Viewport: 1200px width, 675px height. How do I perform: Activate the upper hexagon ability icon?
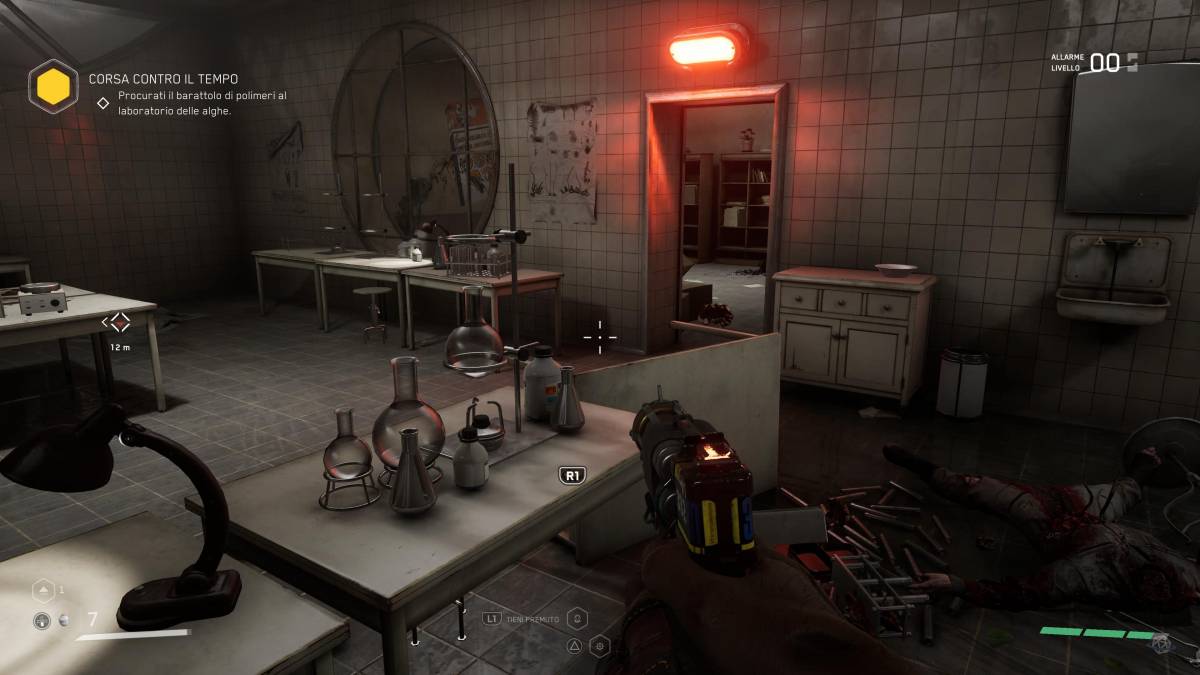coord(579,620)
